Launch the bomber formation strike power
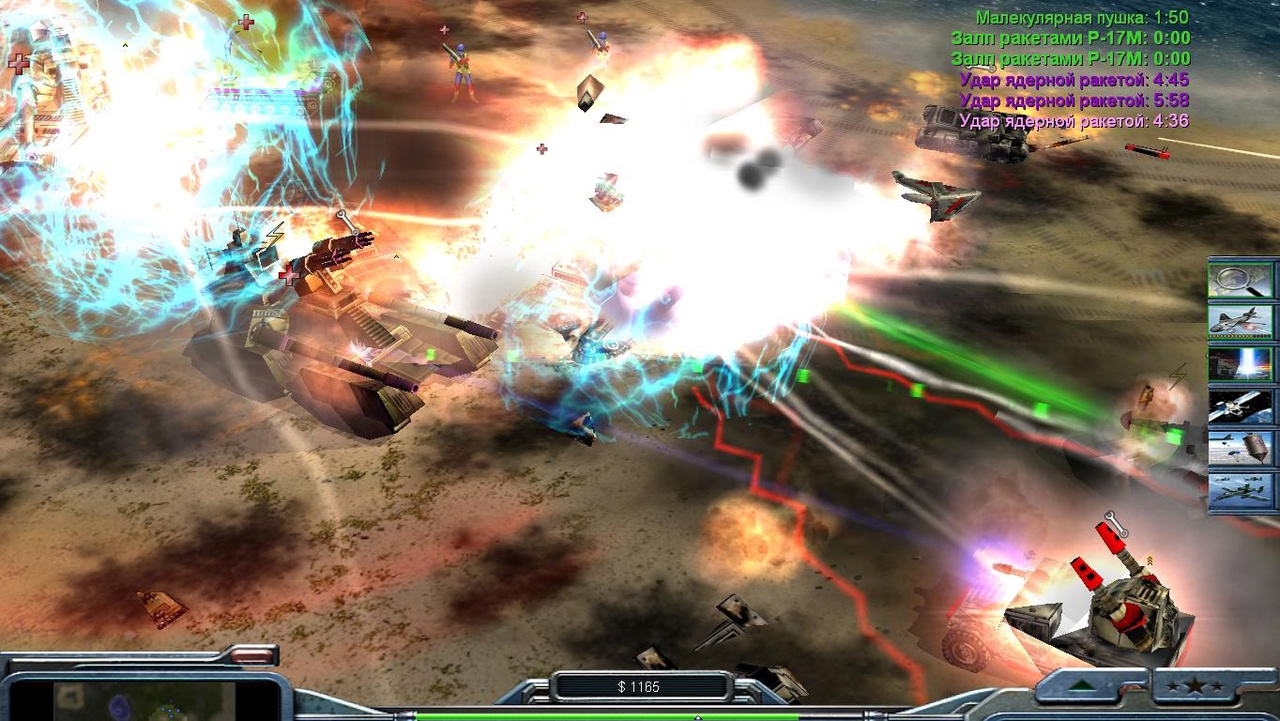This screenshot has height=721, width=1280. [x=1240, y=491]
